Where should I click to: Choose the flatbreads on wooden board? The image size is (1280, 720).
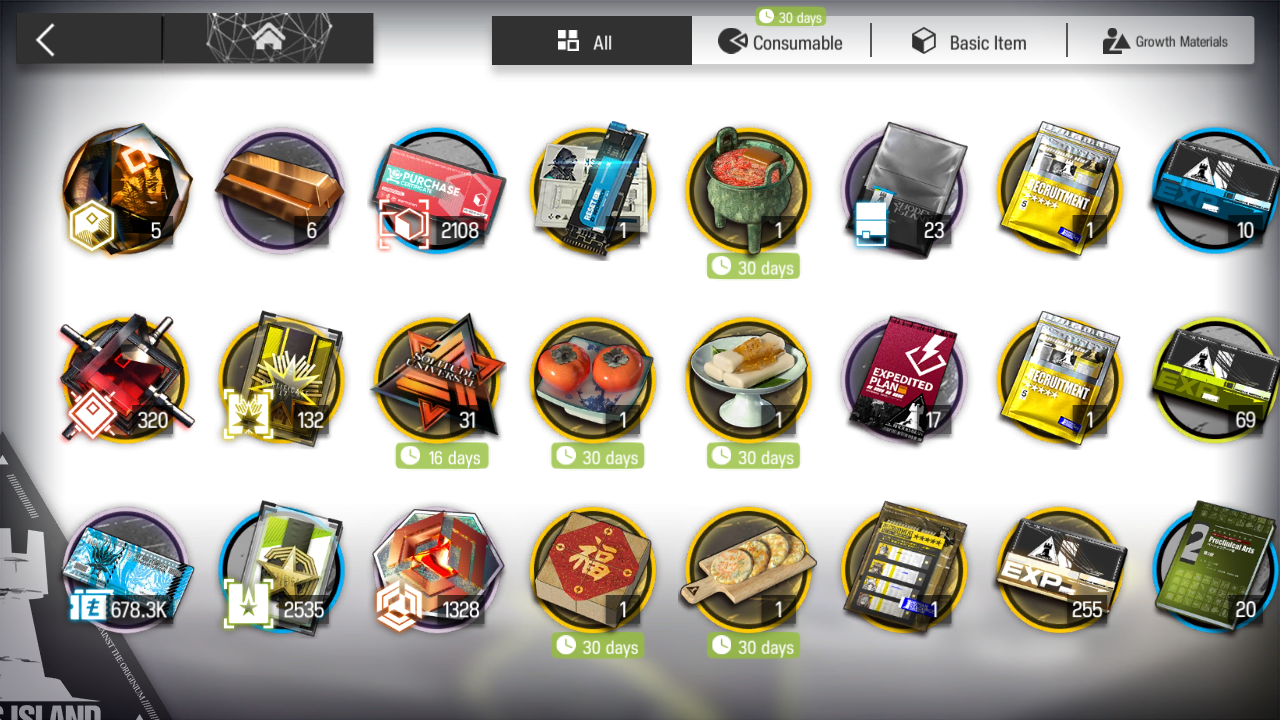tap(749, 570)
